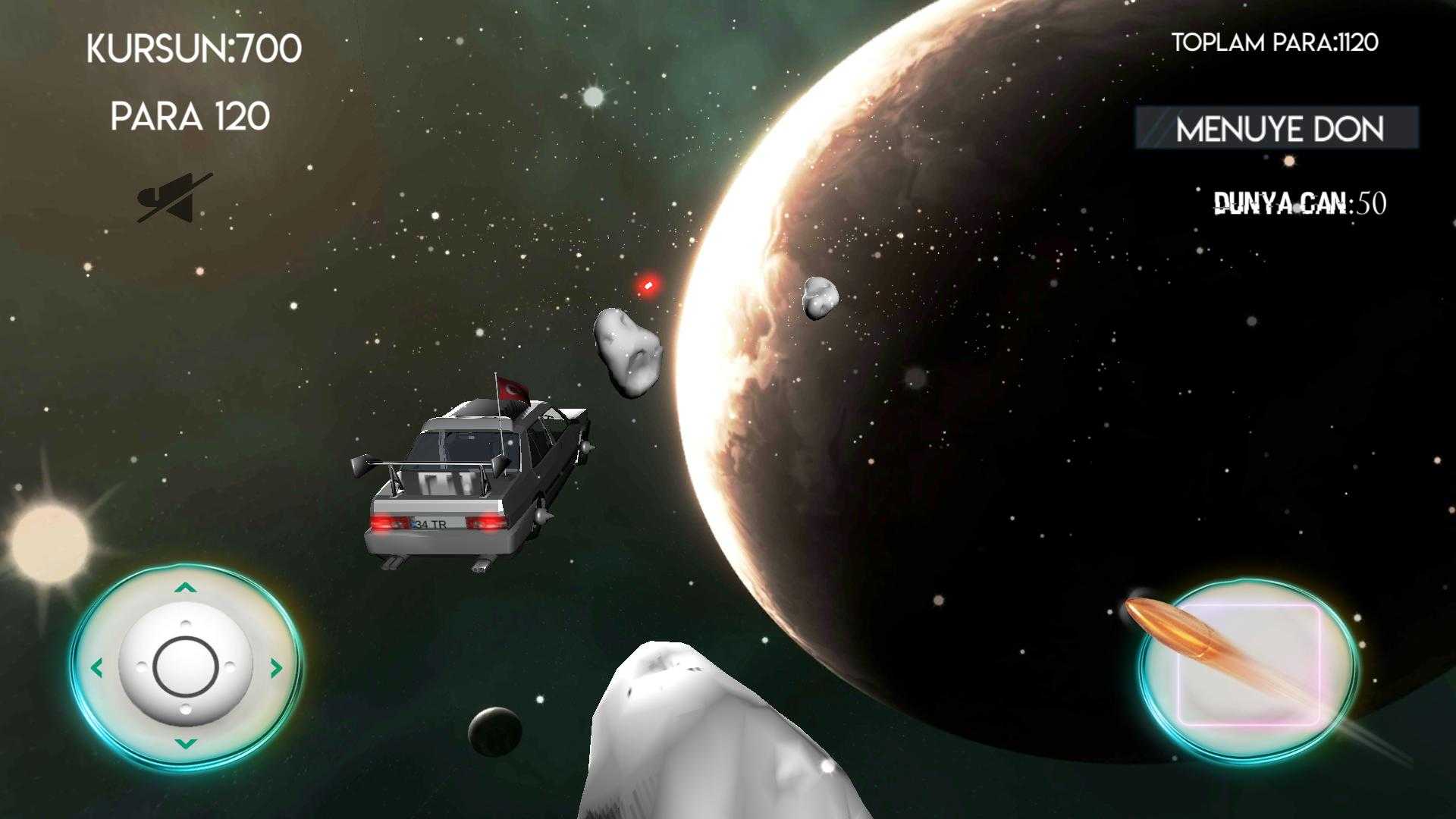This screenshot has width=1456, height=819.
Task: Click the MENUYE DON button
Action: point(1277,128)
